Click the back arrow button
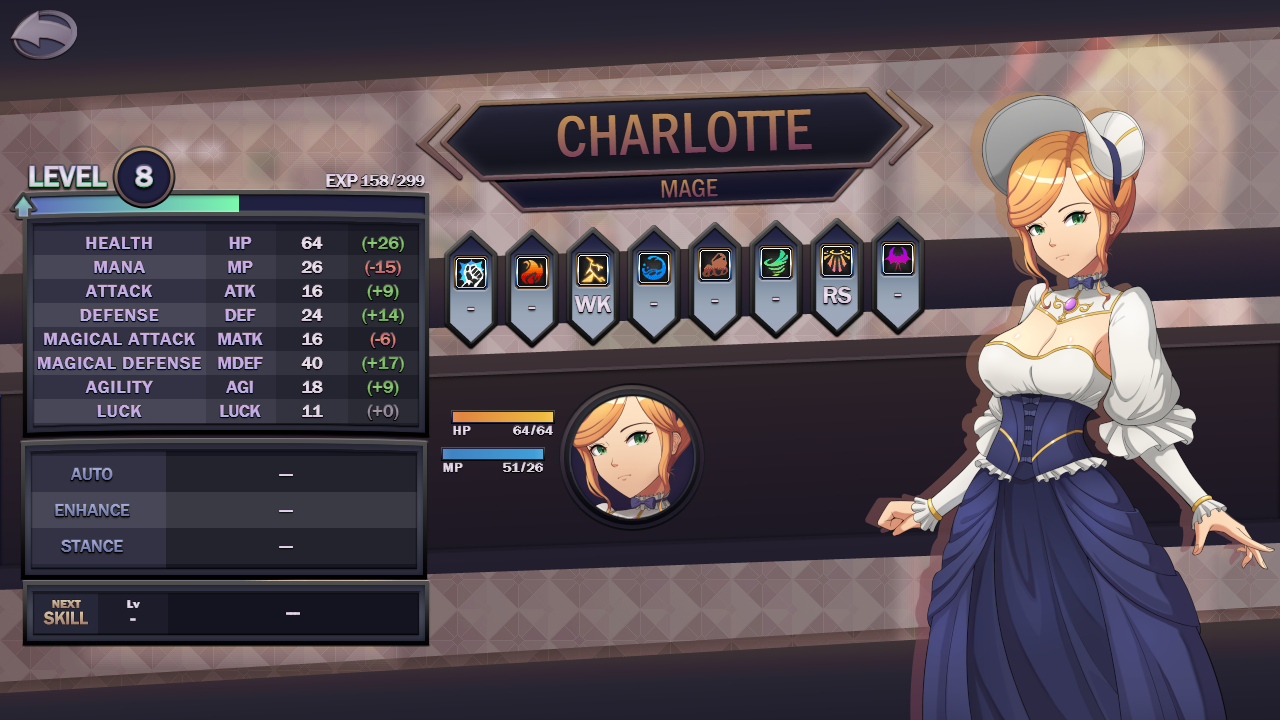1280x720 pixels. point(44,35)
